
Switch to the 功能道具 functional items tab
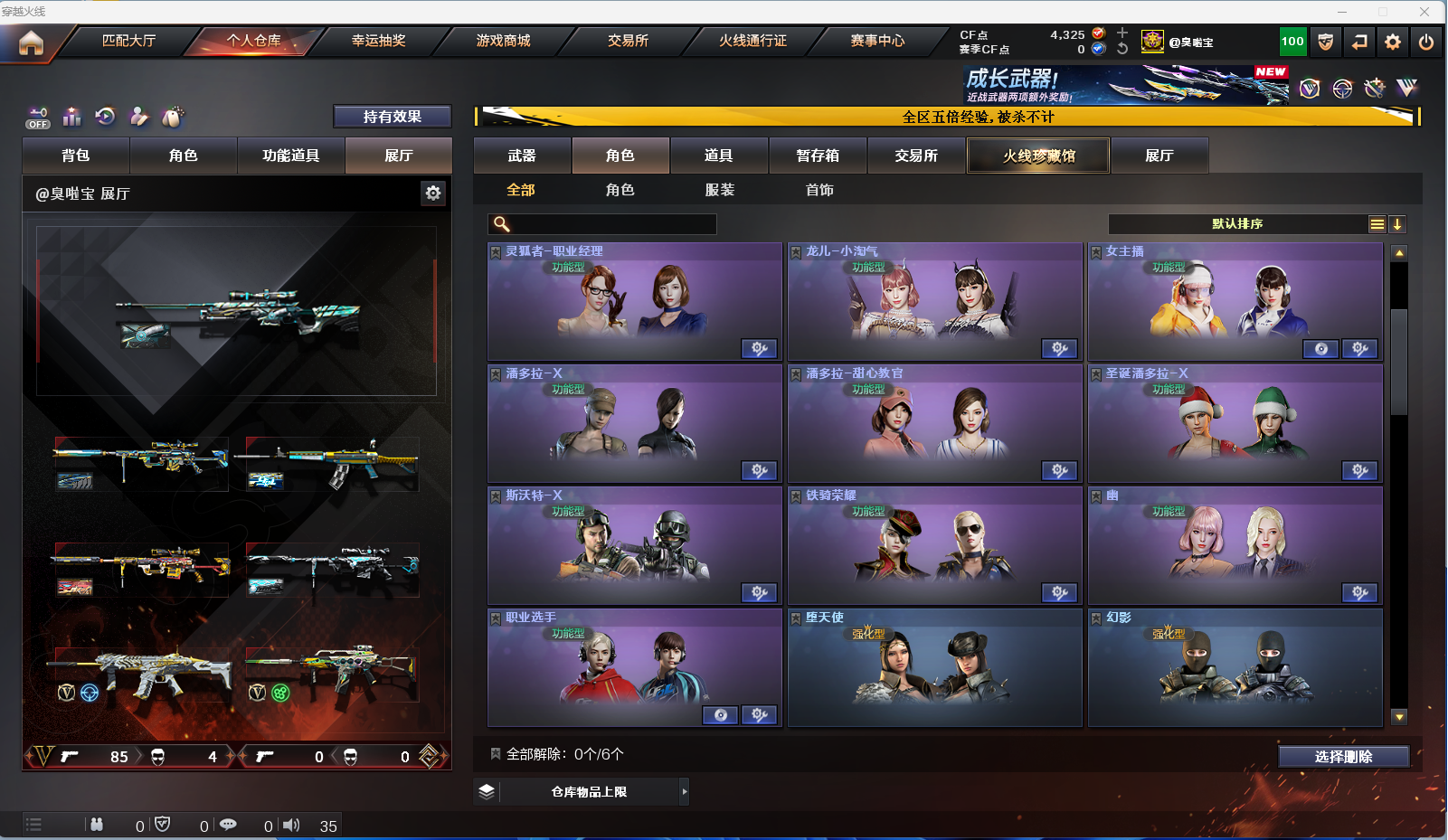point(290,156)
